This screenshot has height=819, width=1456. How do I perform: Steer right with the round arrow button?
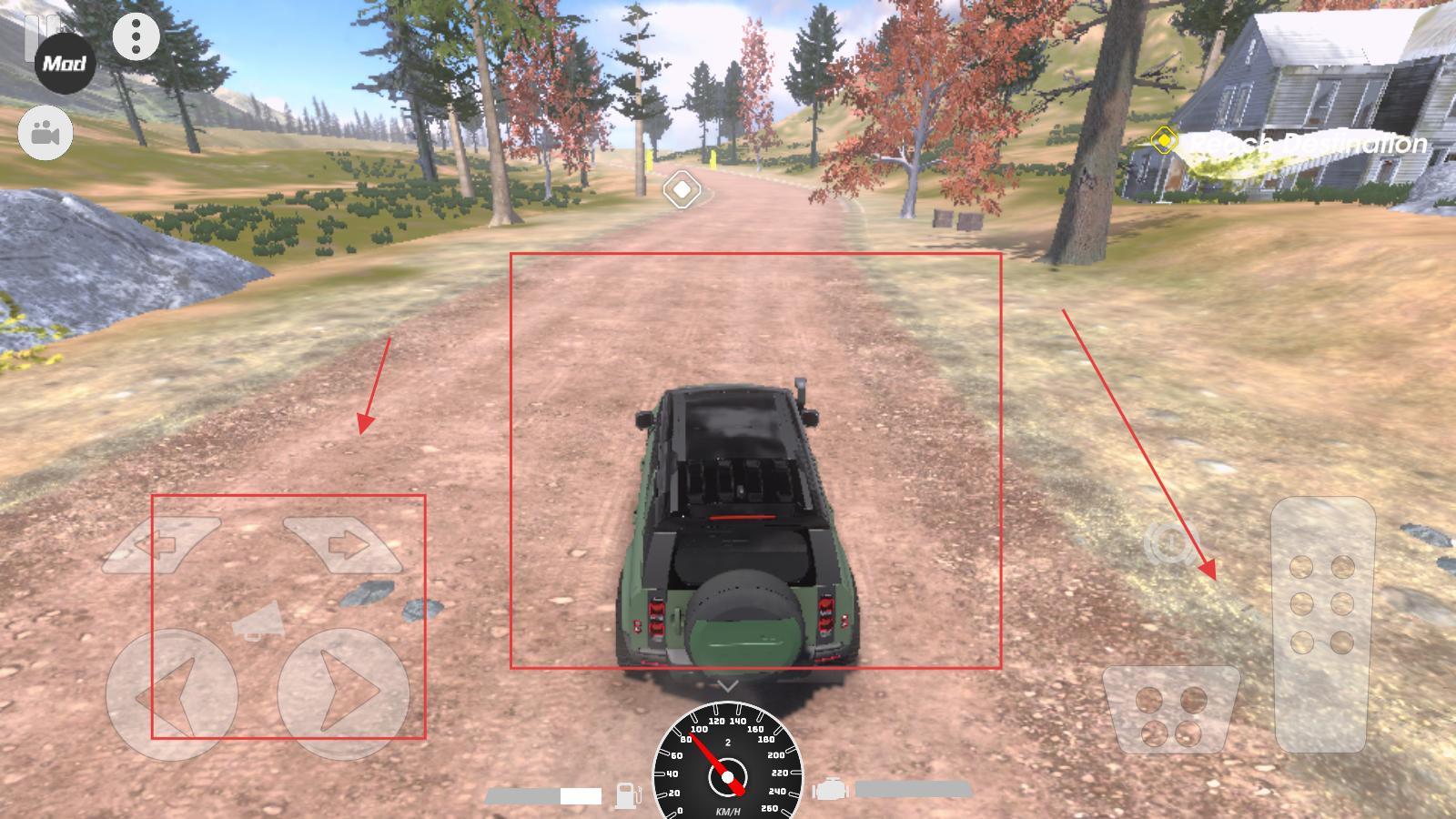[x=342, y=695]
